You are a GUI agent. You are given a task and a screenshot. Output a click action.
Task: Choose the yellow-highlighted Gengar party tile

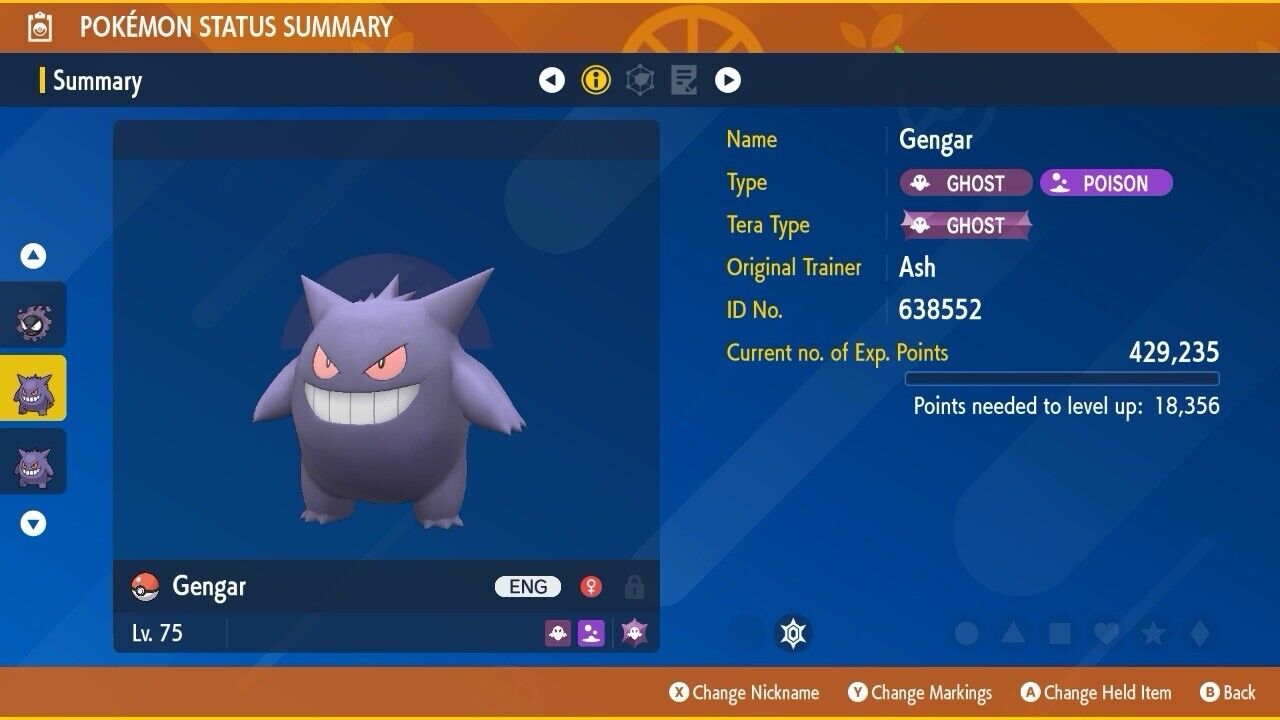[x=33, y=392]
